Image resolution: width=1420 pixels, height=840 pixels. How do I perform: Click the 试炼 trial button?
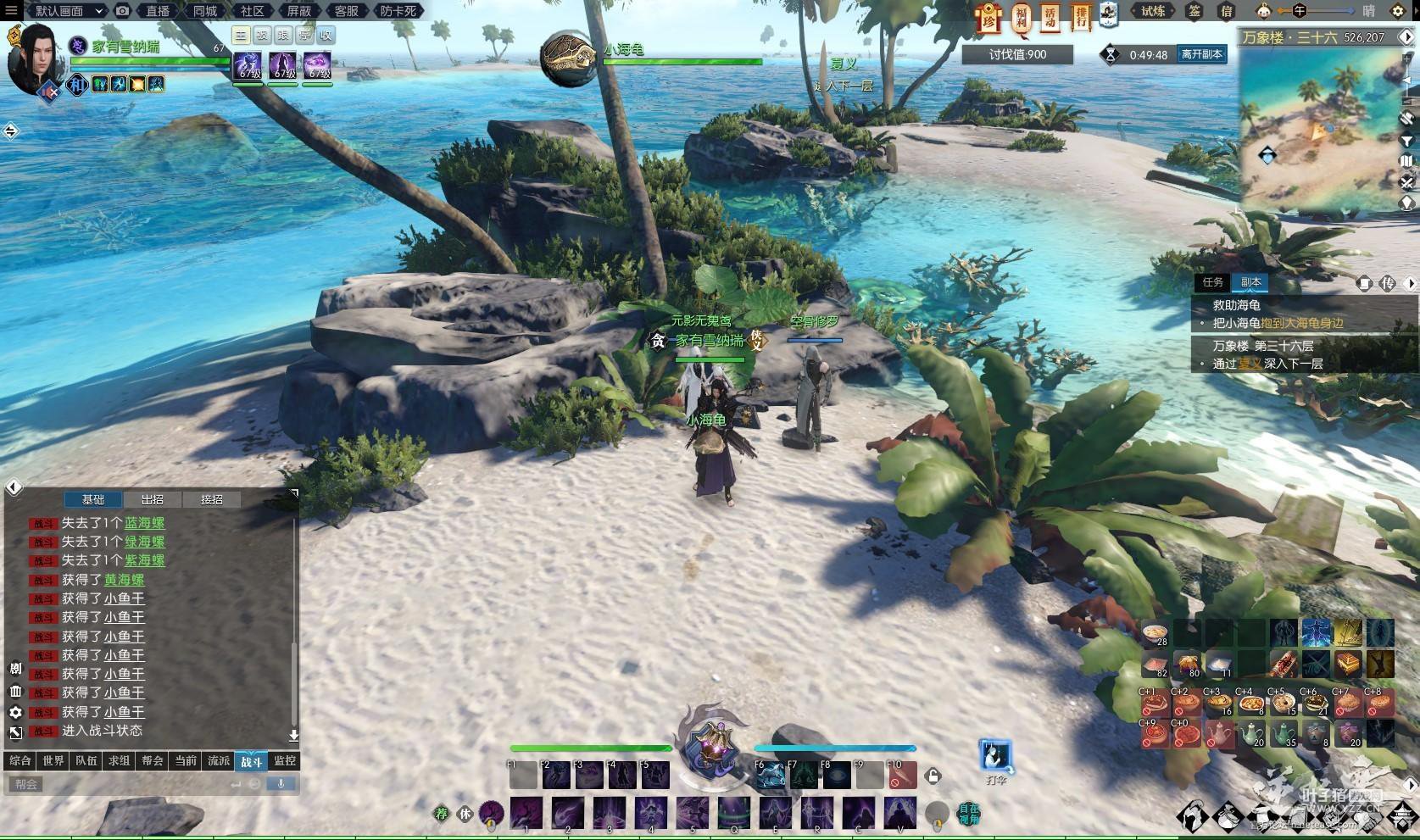click(1153, 11)
